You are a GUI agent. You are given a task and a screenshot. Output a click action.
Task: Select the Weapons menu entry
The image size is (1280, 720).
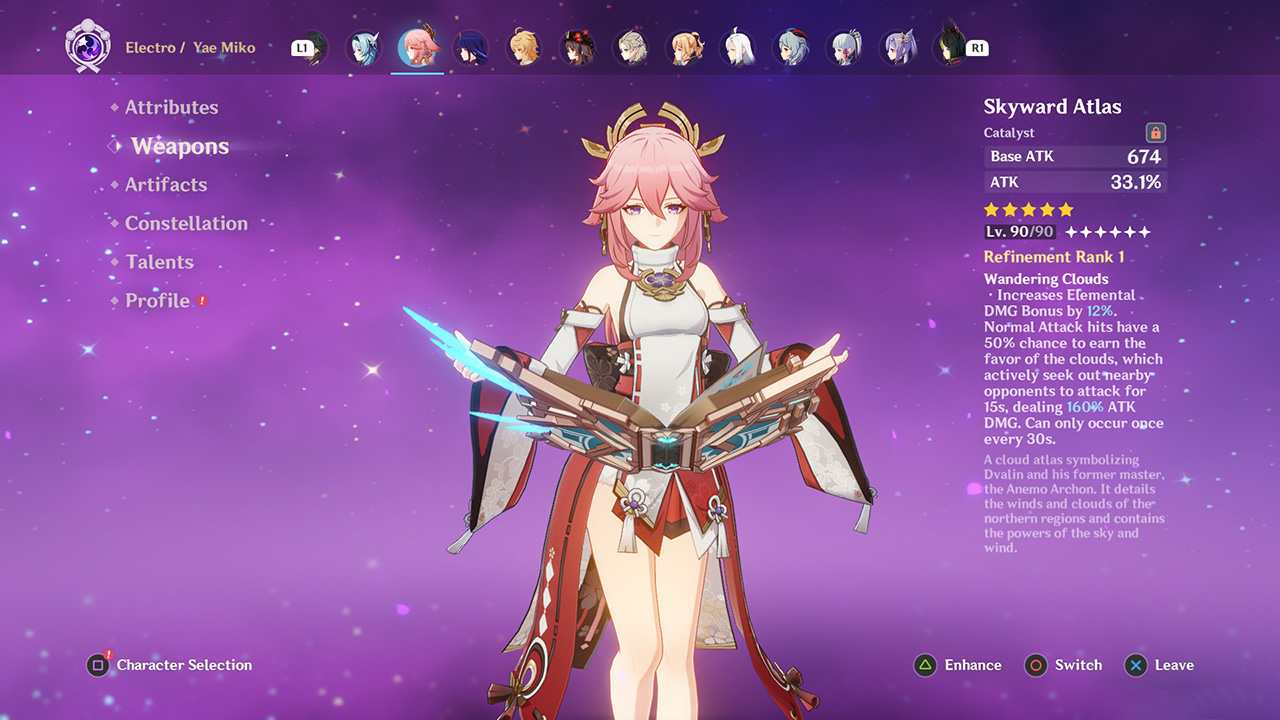click(x=180, y=147)
